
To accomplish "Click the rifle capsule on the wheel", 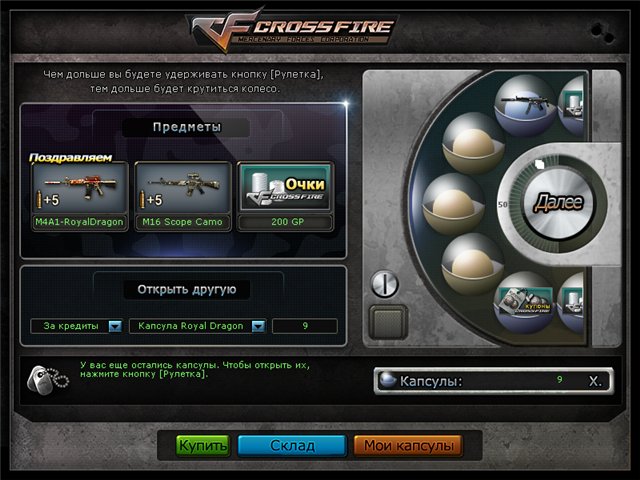I will [x=523, y=104].
